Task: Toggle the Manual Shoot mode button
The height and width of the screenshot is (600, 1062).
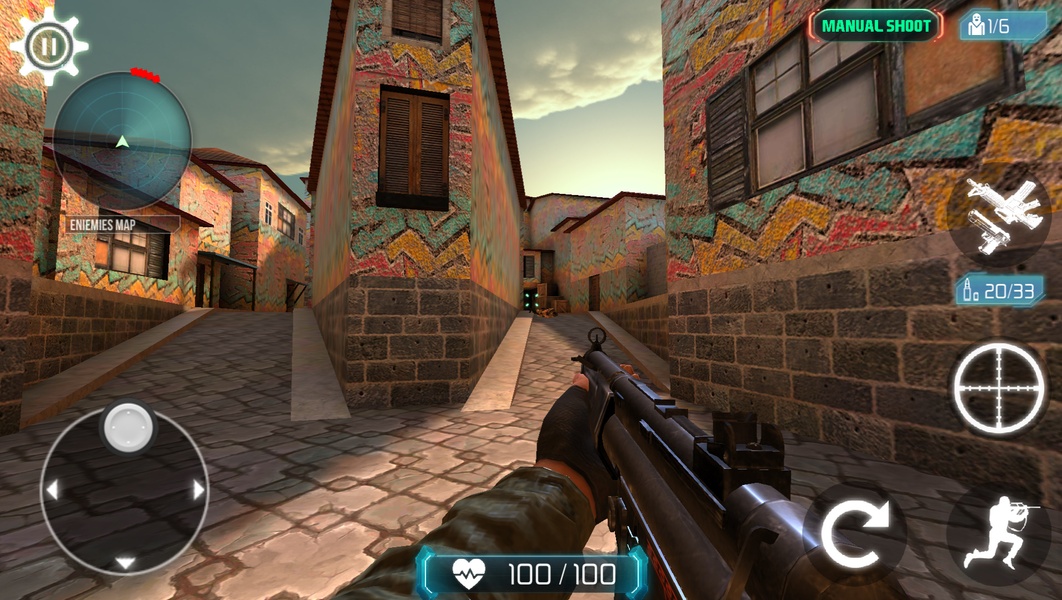Action: (x=876, y=26)
